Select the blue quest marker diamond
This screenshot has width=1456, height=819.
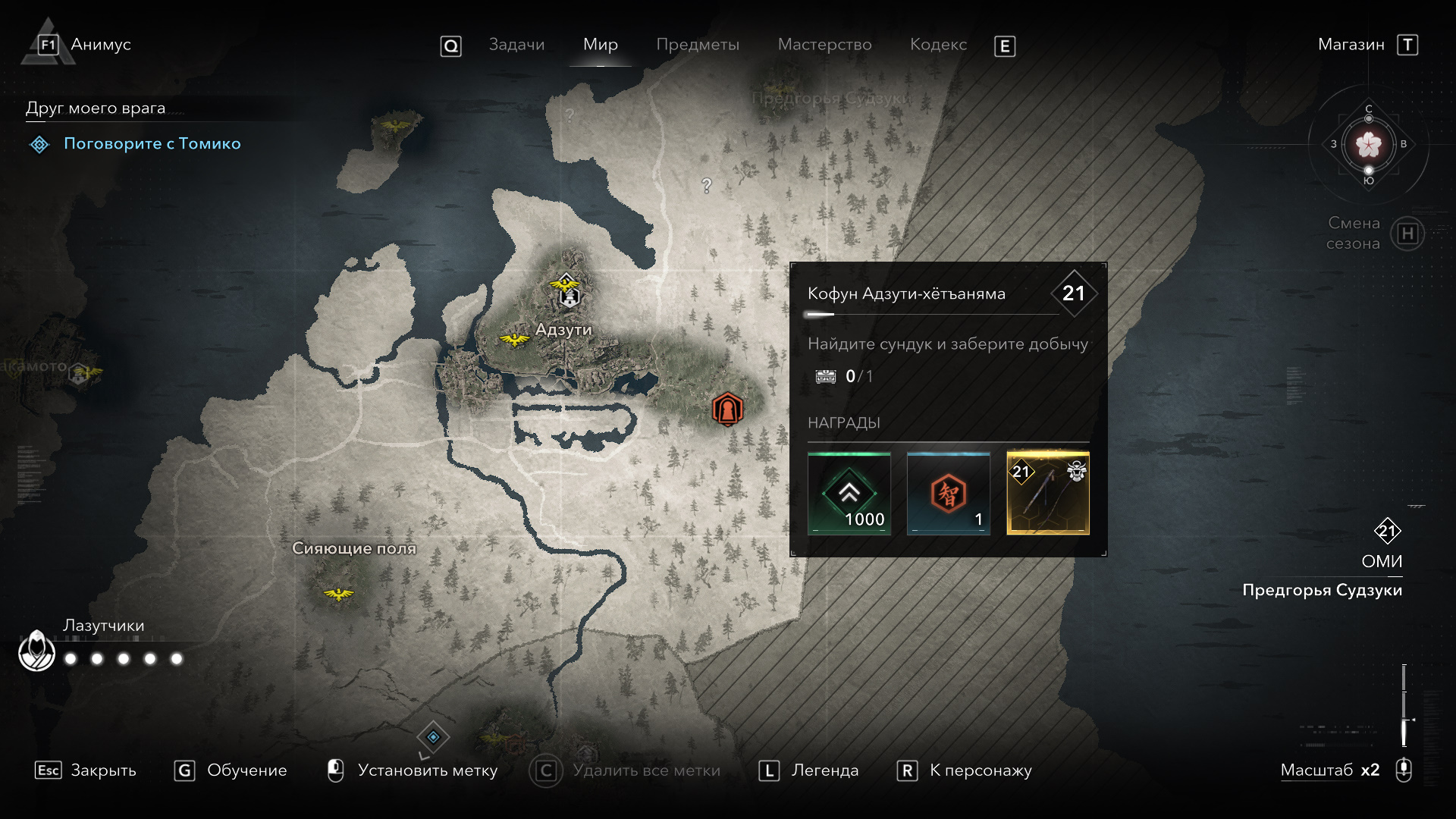click(x=433, y=736)
